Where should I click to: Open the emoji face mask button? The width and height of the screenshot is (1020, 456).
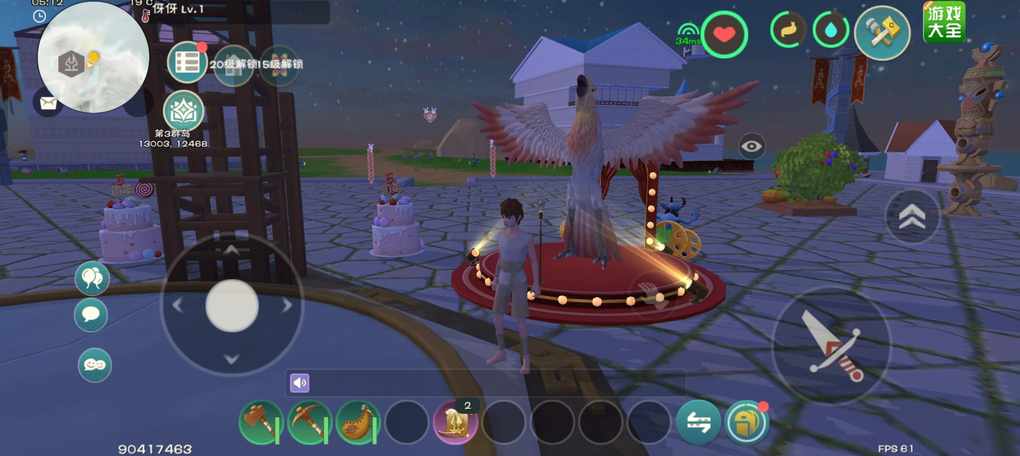[x=95, y=365]
